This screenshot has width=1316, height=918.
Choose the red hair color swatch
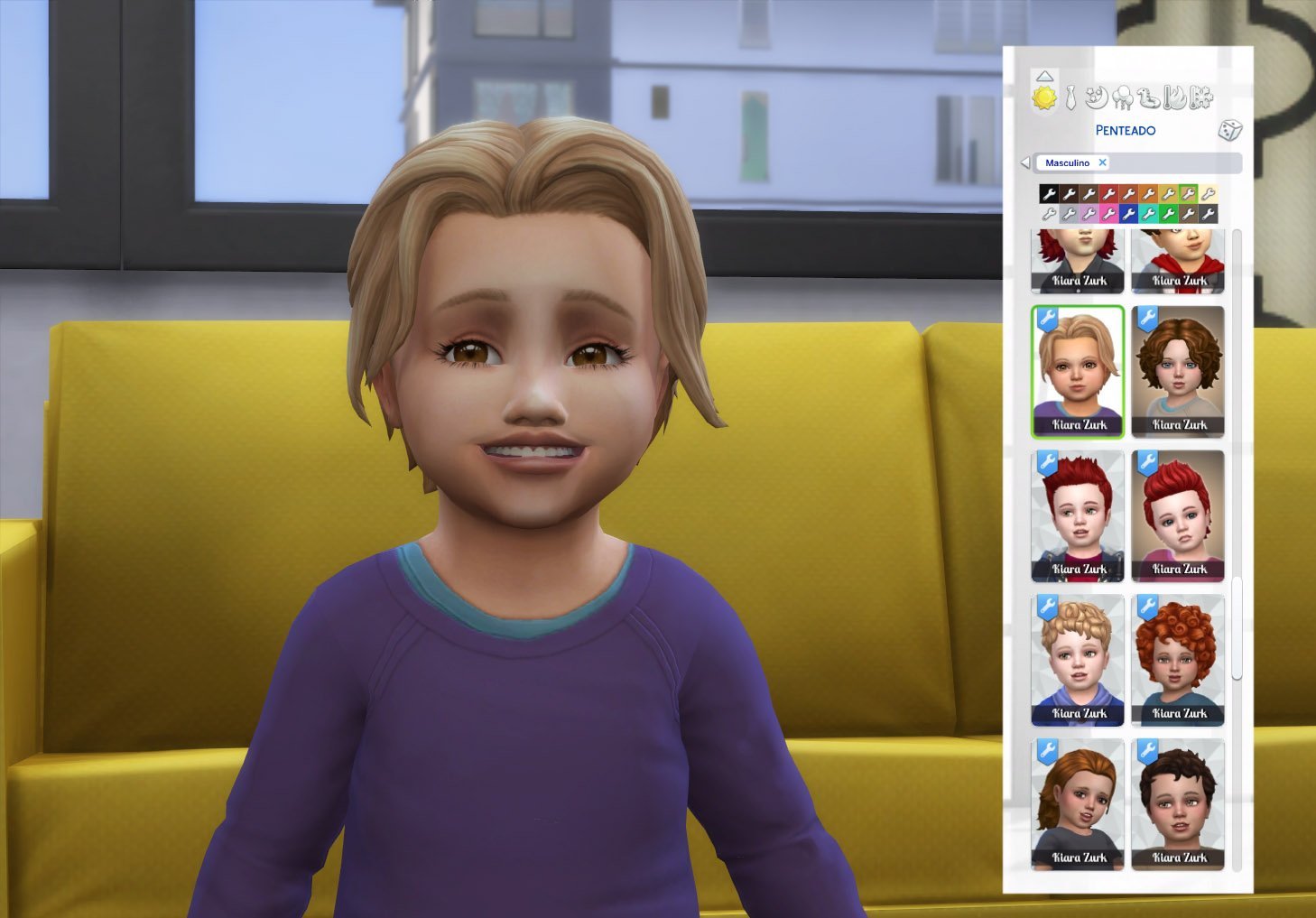pyautogui.click(x=1108, y=193)
